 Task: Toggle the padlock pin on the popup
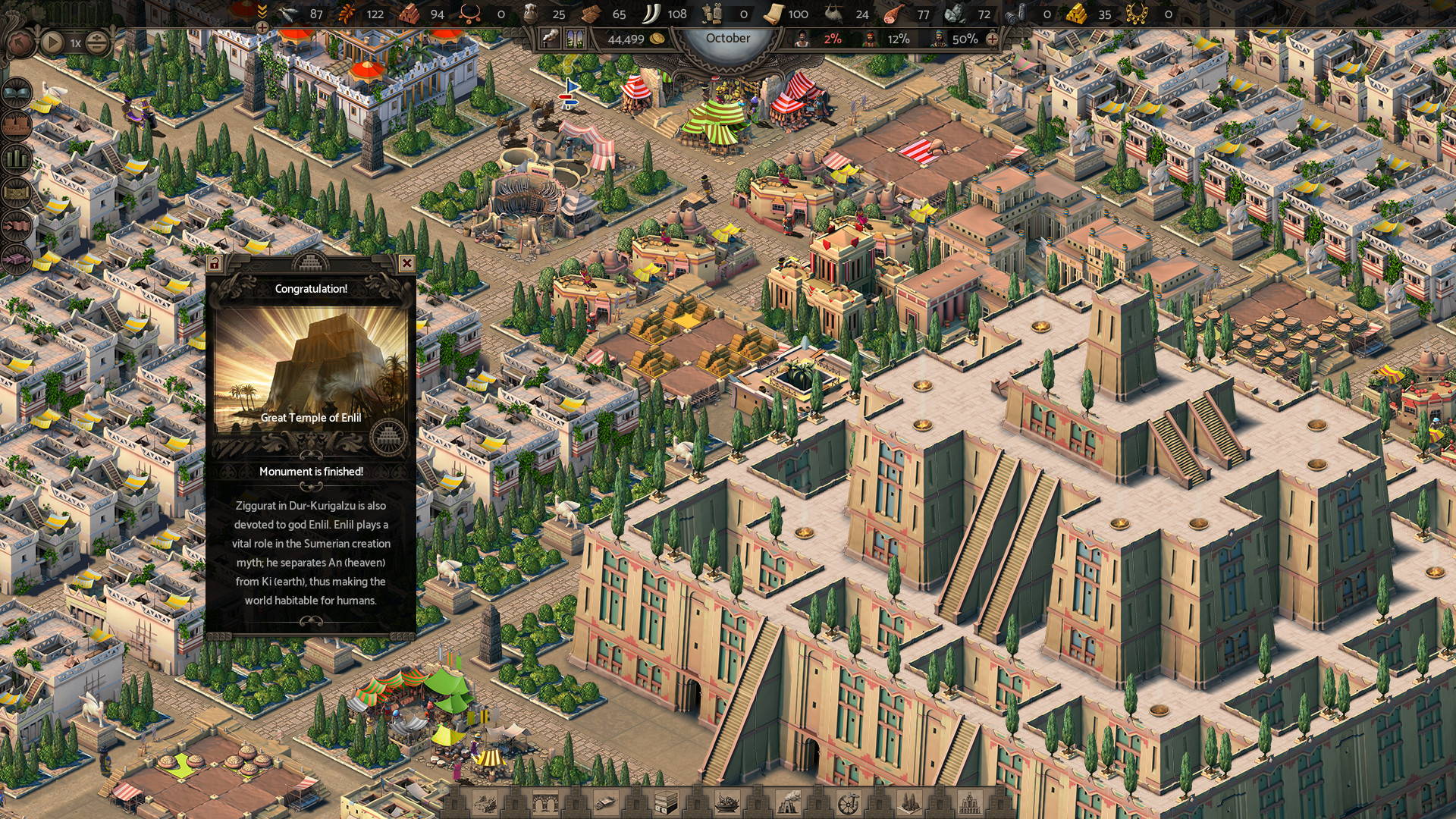coord(215,264)
